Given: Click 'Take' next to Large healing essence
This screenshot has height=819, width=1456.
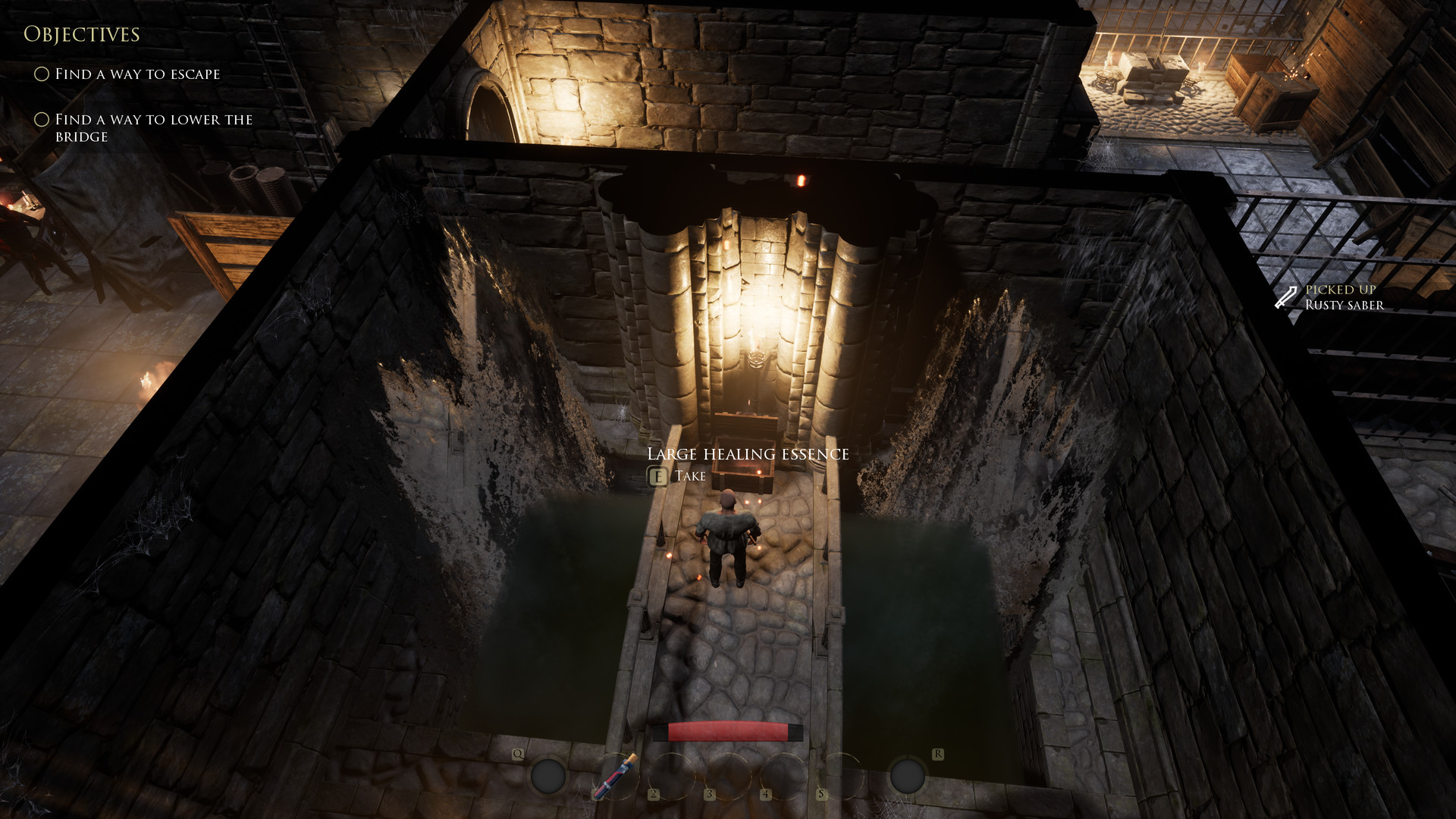Looking at the screenshot, I should click(x=691, y=476).
